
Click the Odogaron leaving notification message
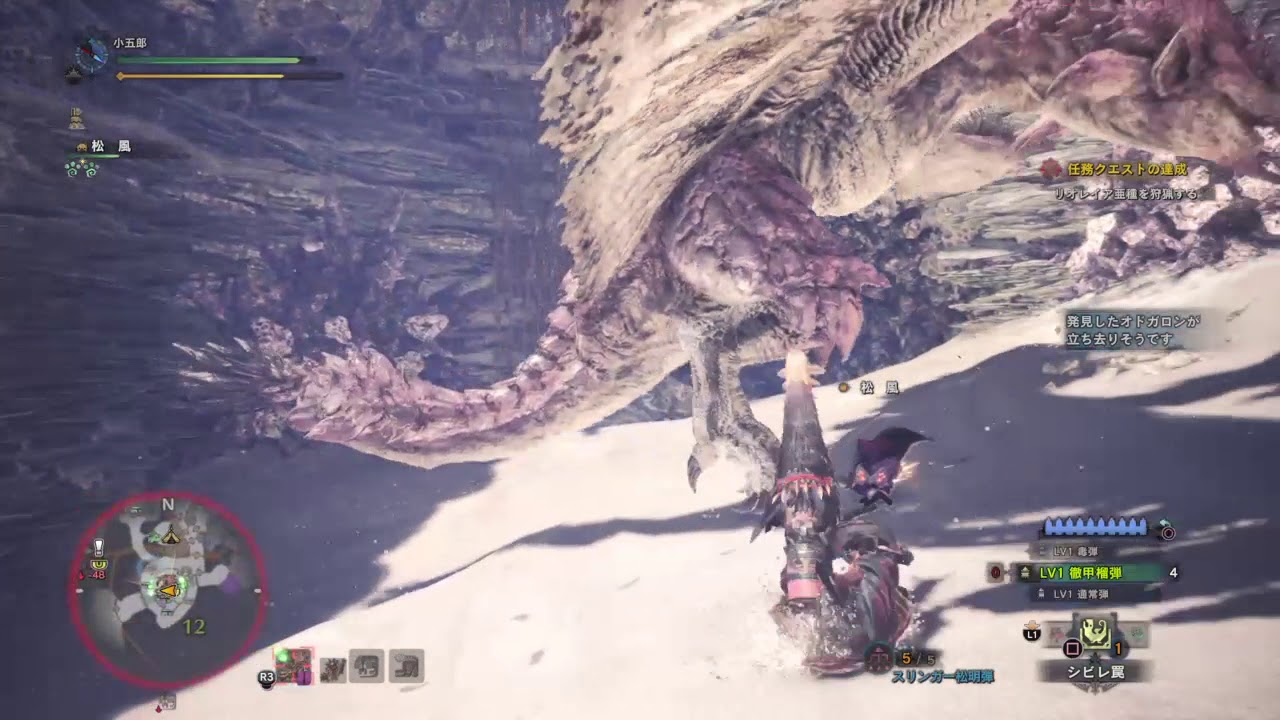click(1132, 330)
